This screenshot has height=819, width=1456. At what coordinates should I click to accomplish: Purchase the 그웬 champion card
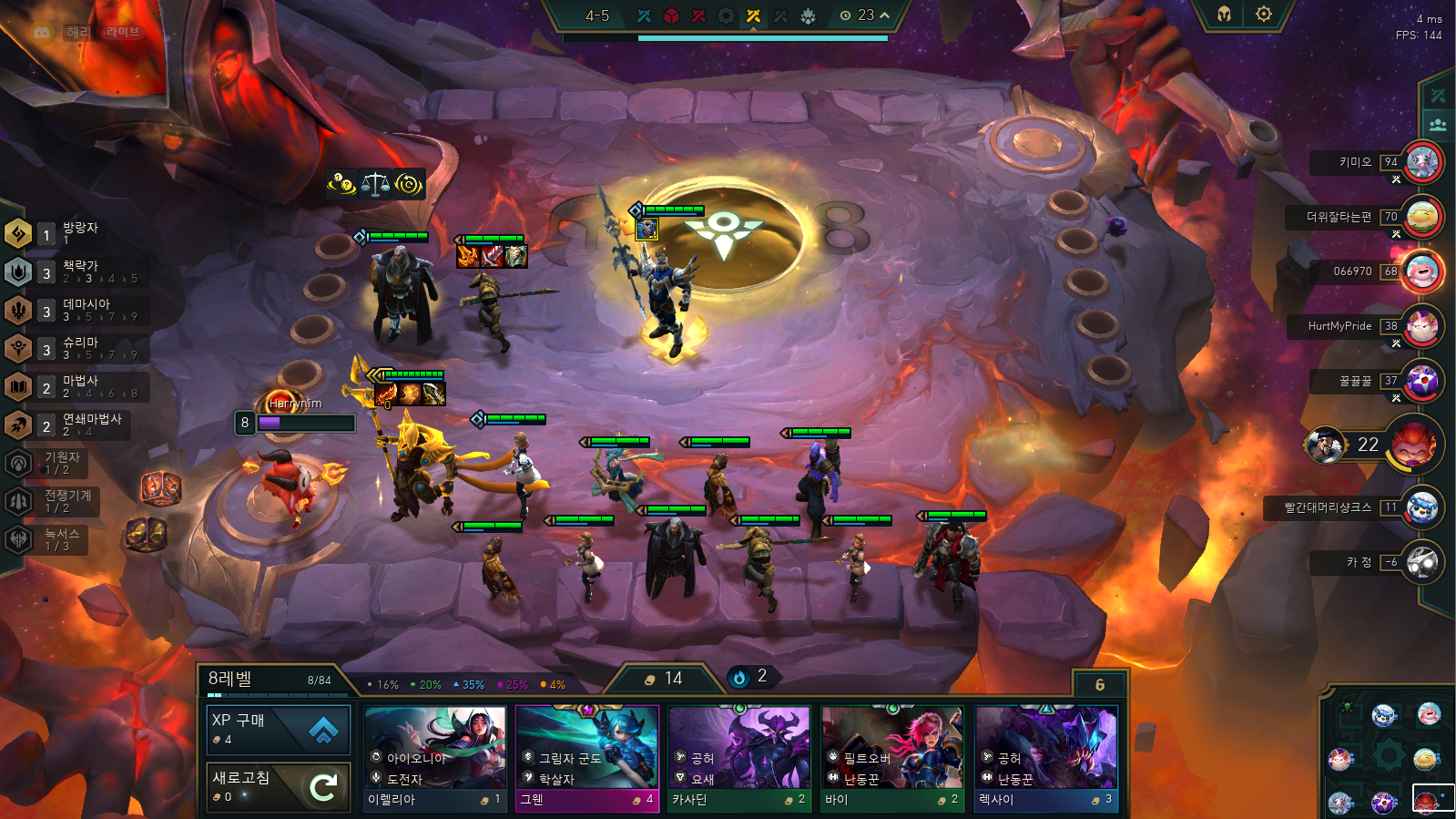(586, 758)
